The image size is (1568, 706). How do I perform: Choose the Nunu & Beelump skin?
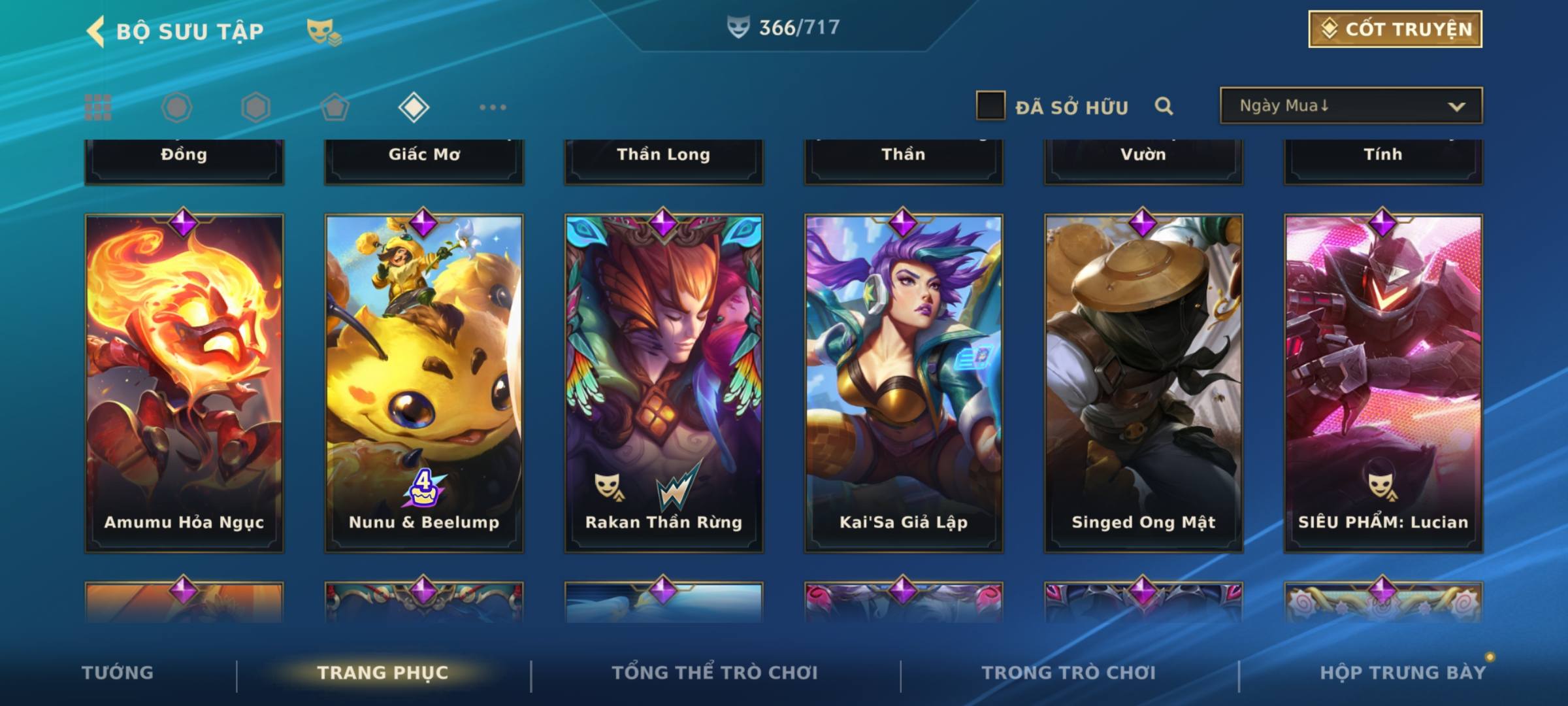[x=424, y=382]
